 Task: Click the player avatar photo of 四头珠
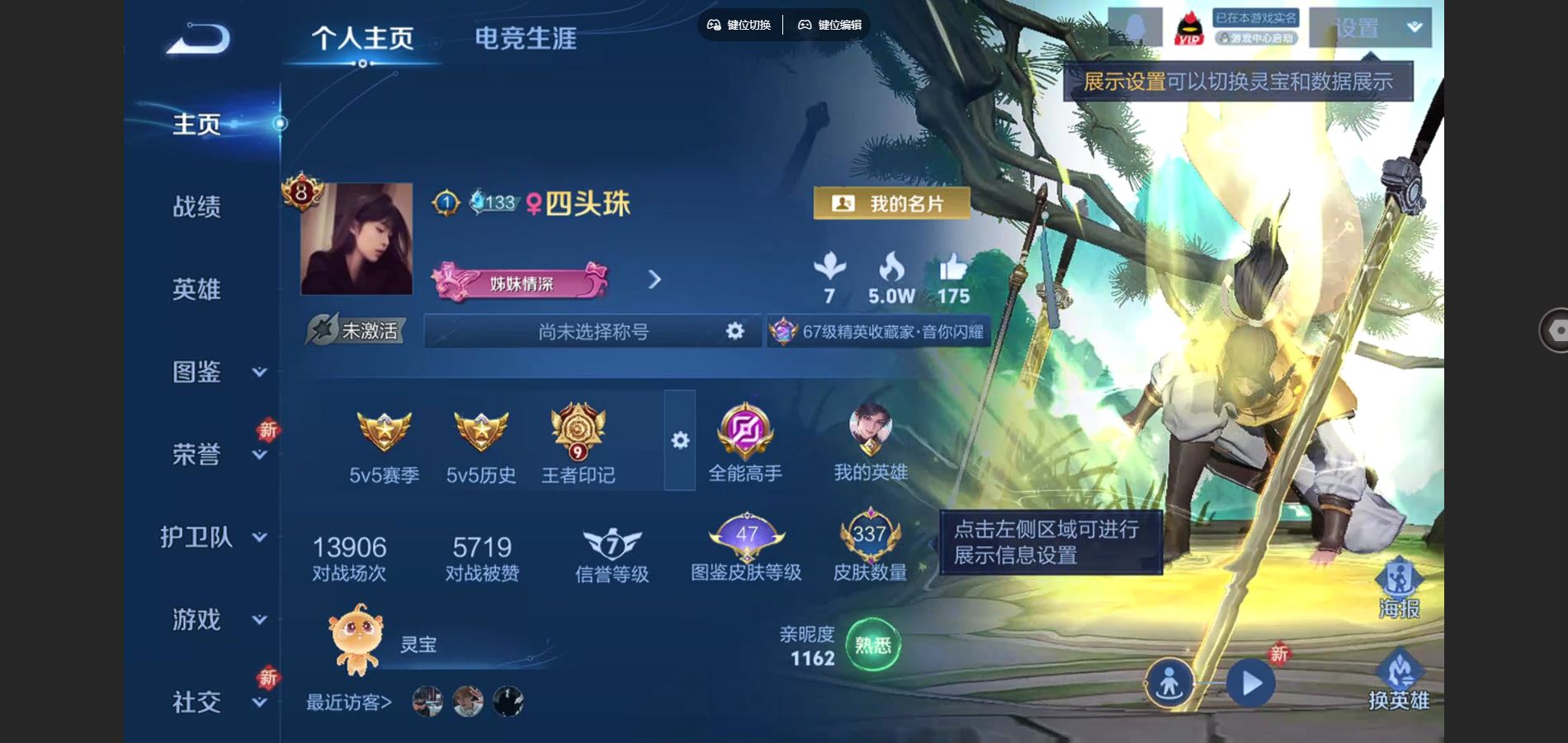click(358, 239)
